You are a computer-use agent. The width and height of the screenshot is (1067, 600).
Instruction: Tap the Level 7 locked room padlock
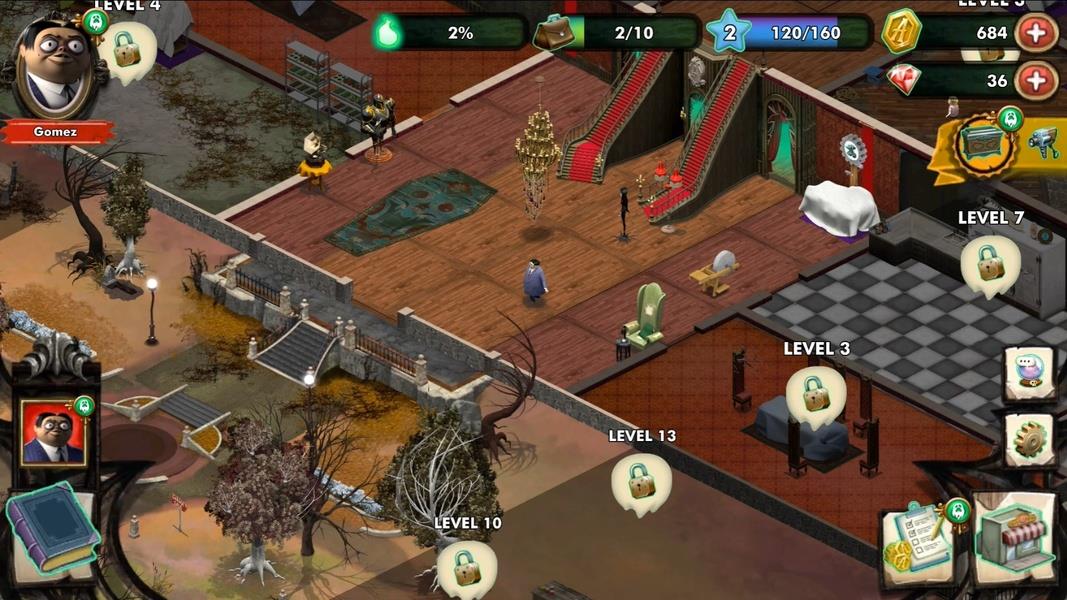[x=990, y=263]
